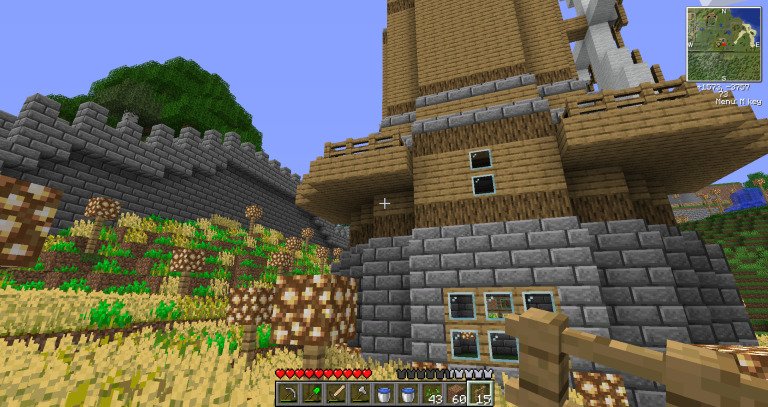This screenshot has height=407, width=768.
Task: Choose the wooden stick item slot
Action: click(336, 394)
